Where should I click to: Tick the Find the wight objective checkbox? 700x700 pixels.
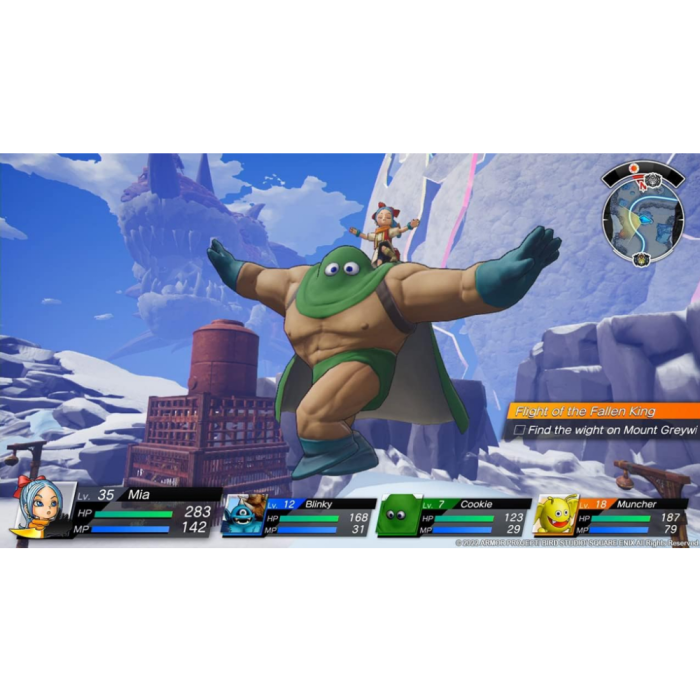point(519,430)
